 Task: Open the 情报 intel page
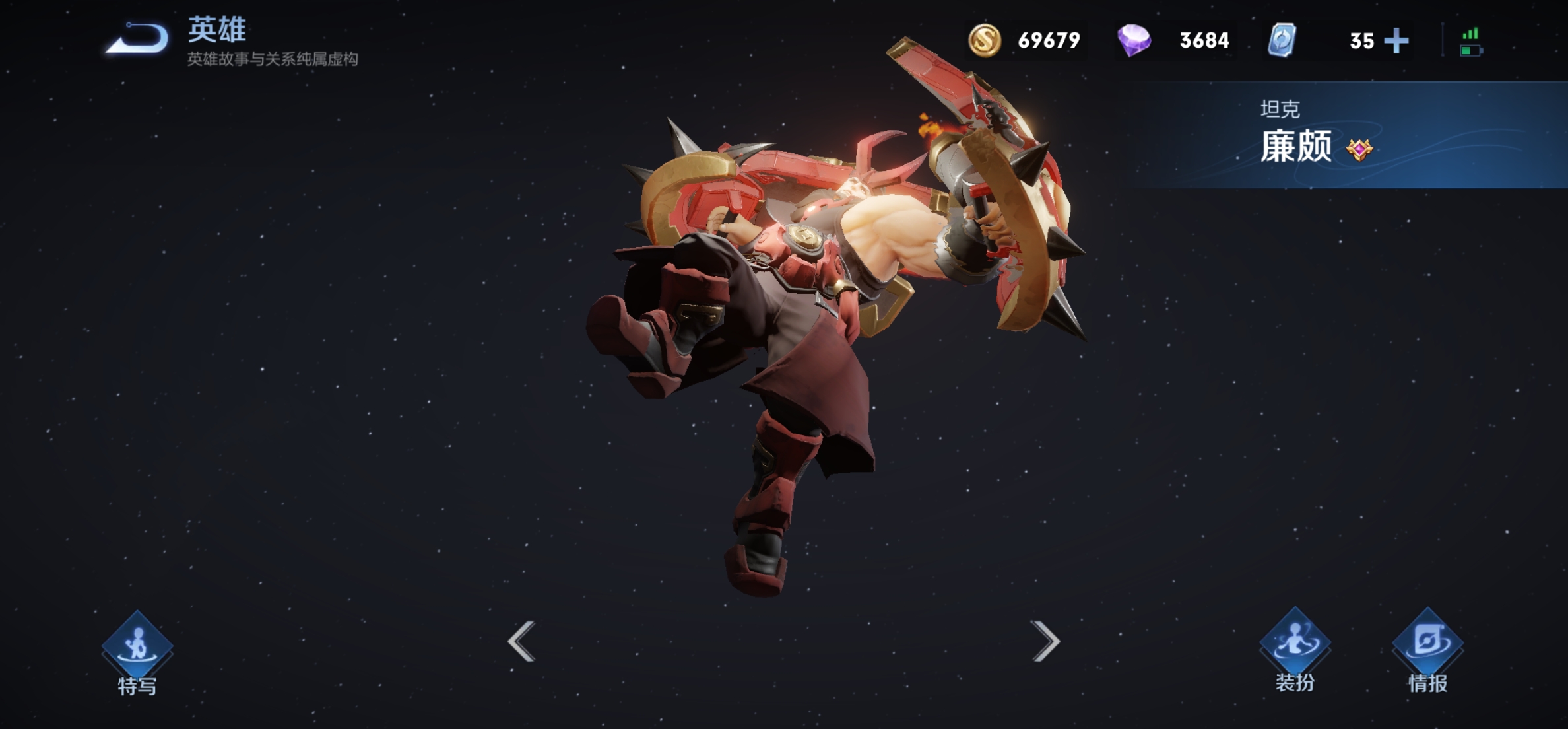[x=1427, y=649]
